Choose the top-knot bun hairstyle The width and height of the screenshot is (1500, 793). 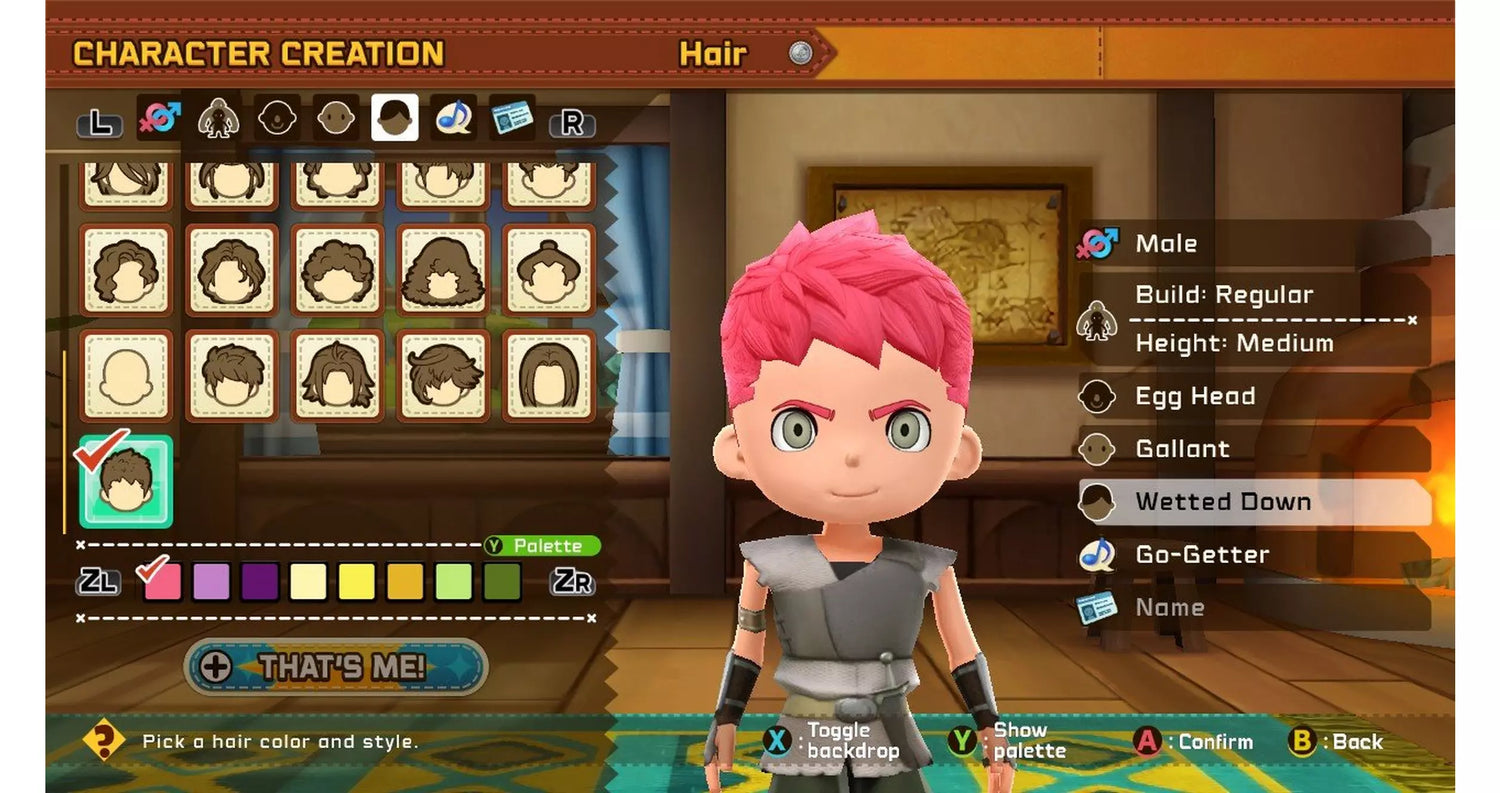(x=548, y=270)
